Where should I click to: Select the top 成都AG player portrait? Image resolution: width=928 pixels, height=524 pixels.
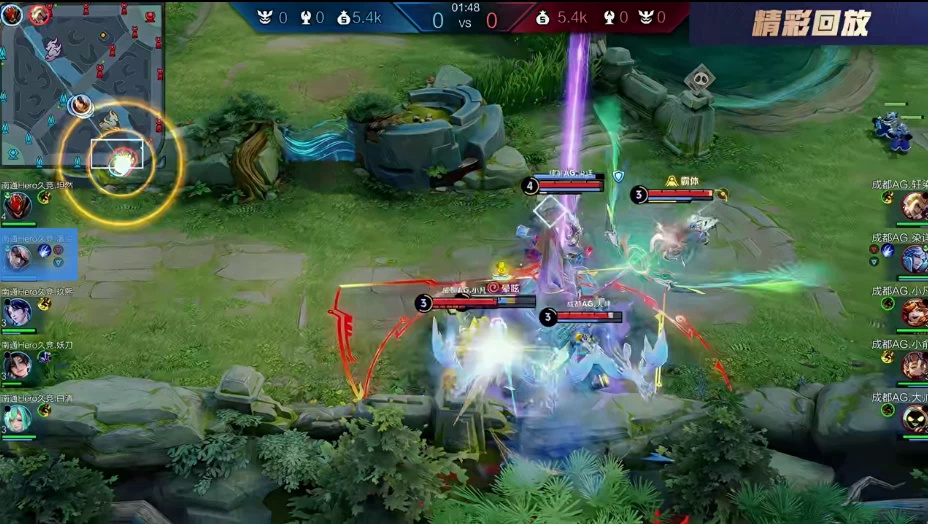click(x=913, y=206)
